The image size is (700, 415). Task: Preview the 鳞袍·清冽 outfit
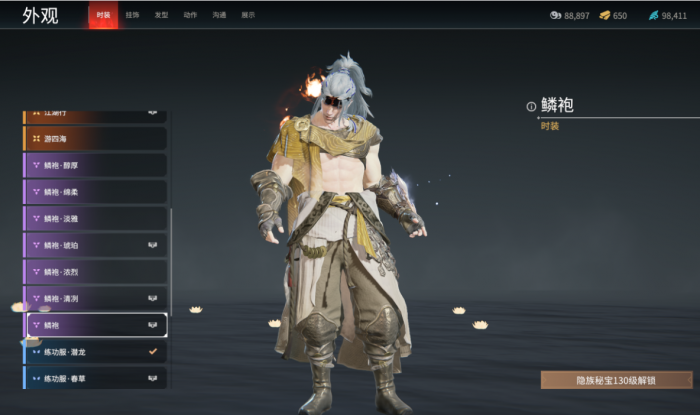[95, 298]
